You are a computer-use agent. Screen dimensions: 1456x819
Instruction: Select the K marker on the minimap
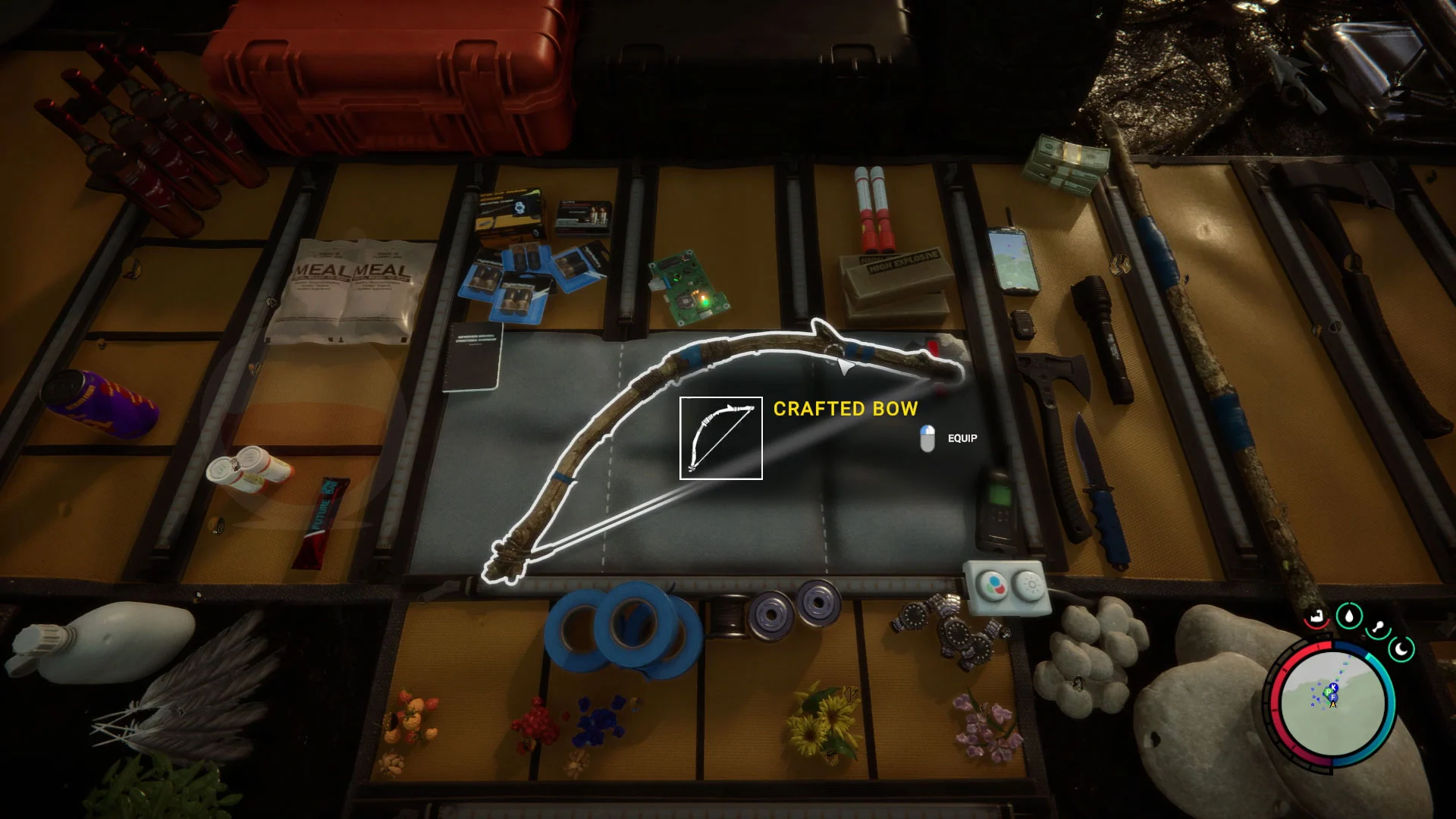1332,687
